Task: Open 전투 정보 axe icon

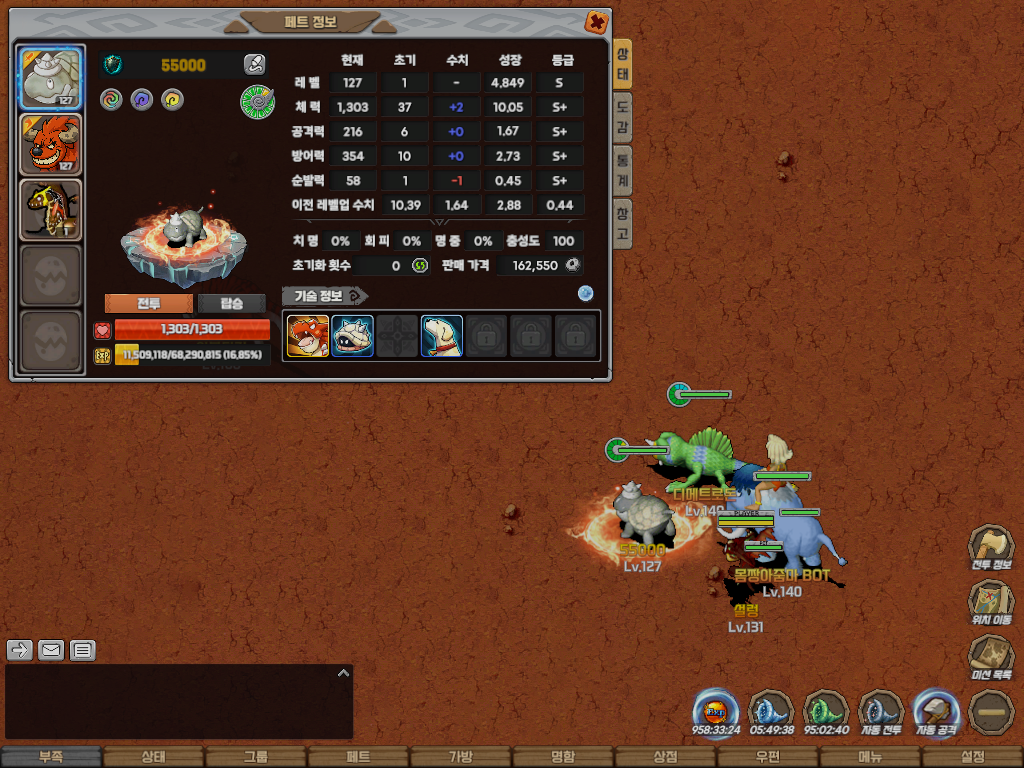Action: pos(989,546)
